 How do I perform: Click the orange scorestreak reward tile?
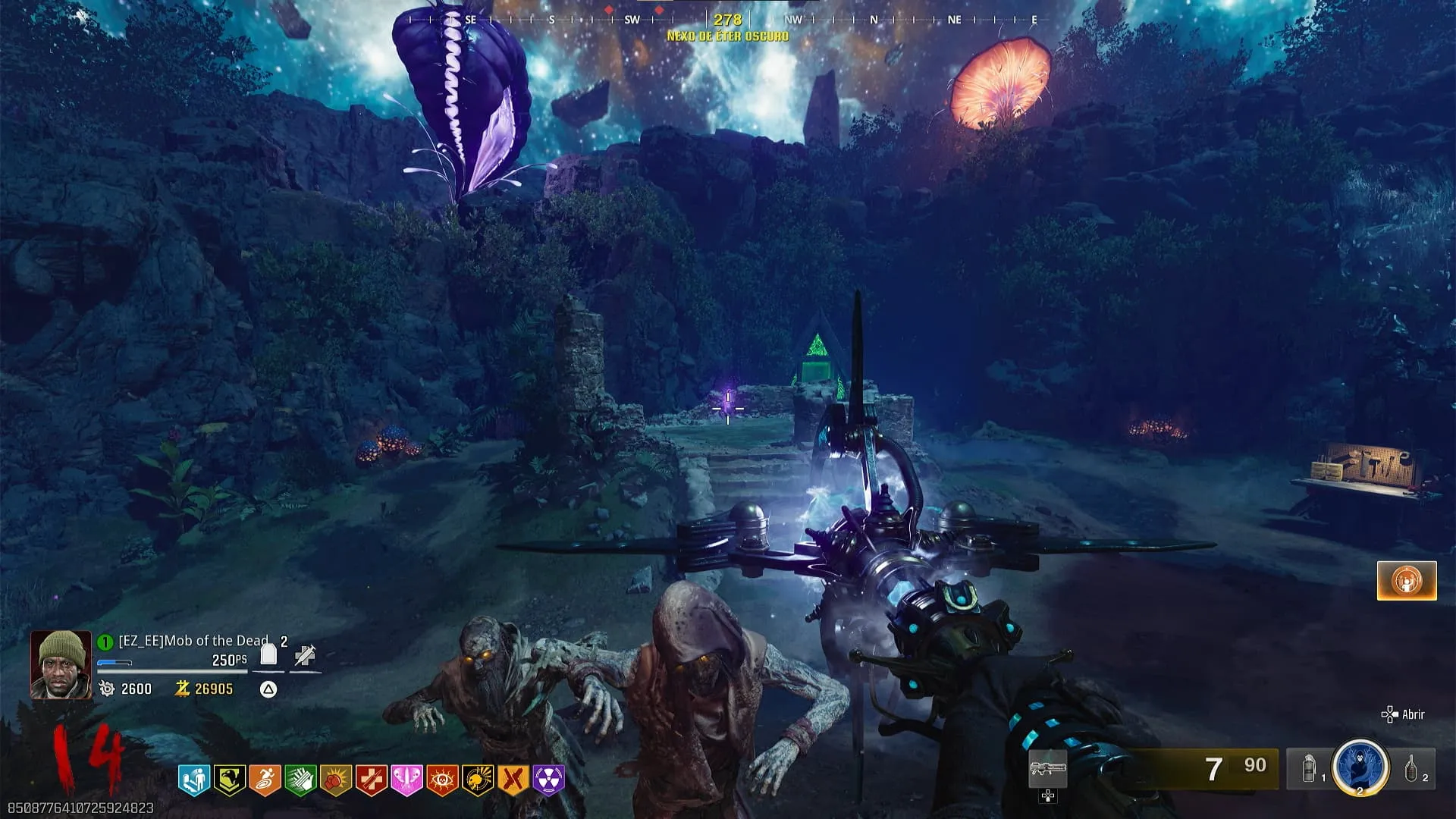1407,581
